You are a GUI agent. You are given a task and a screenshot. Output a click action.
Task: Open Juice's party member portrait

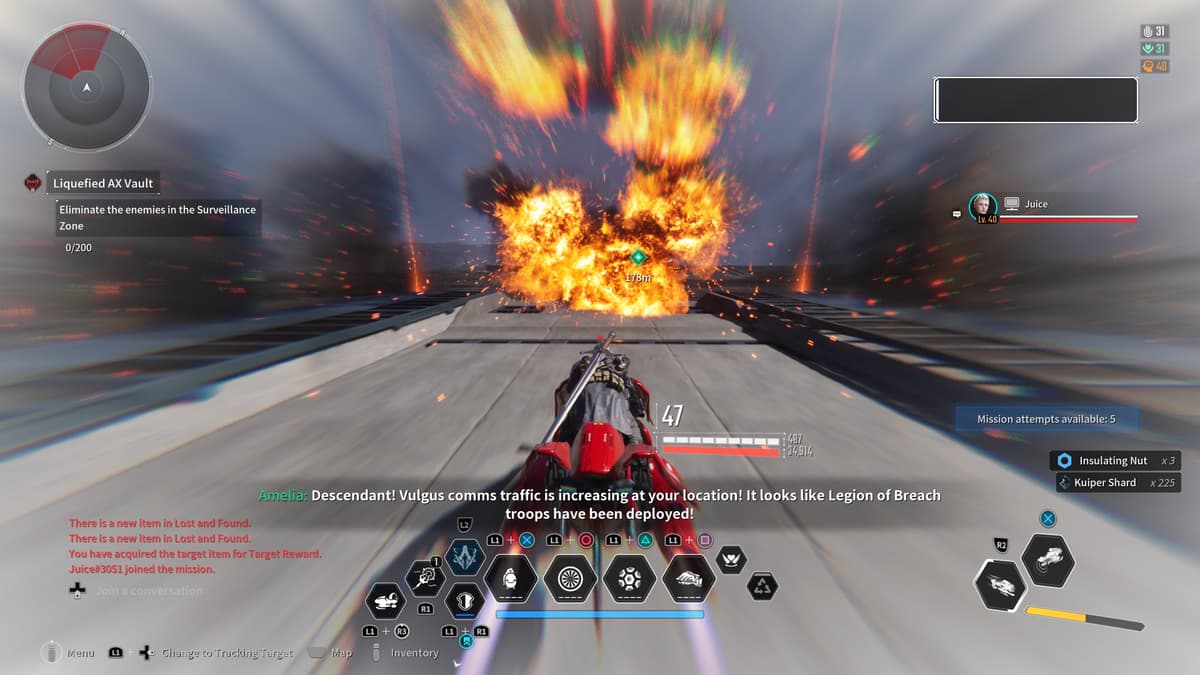[982, 207]
